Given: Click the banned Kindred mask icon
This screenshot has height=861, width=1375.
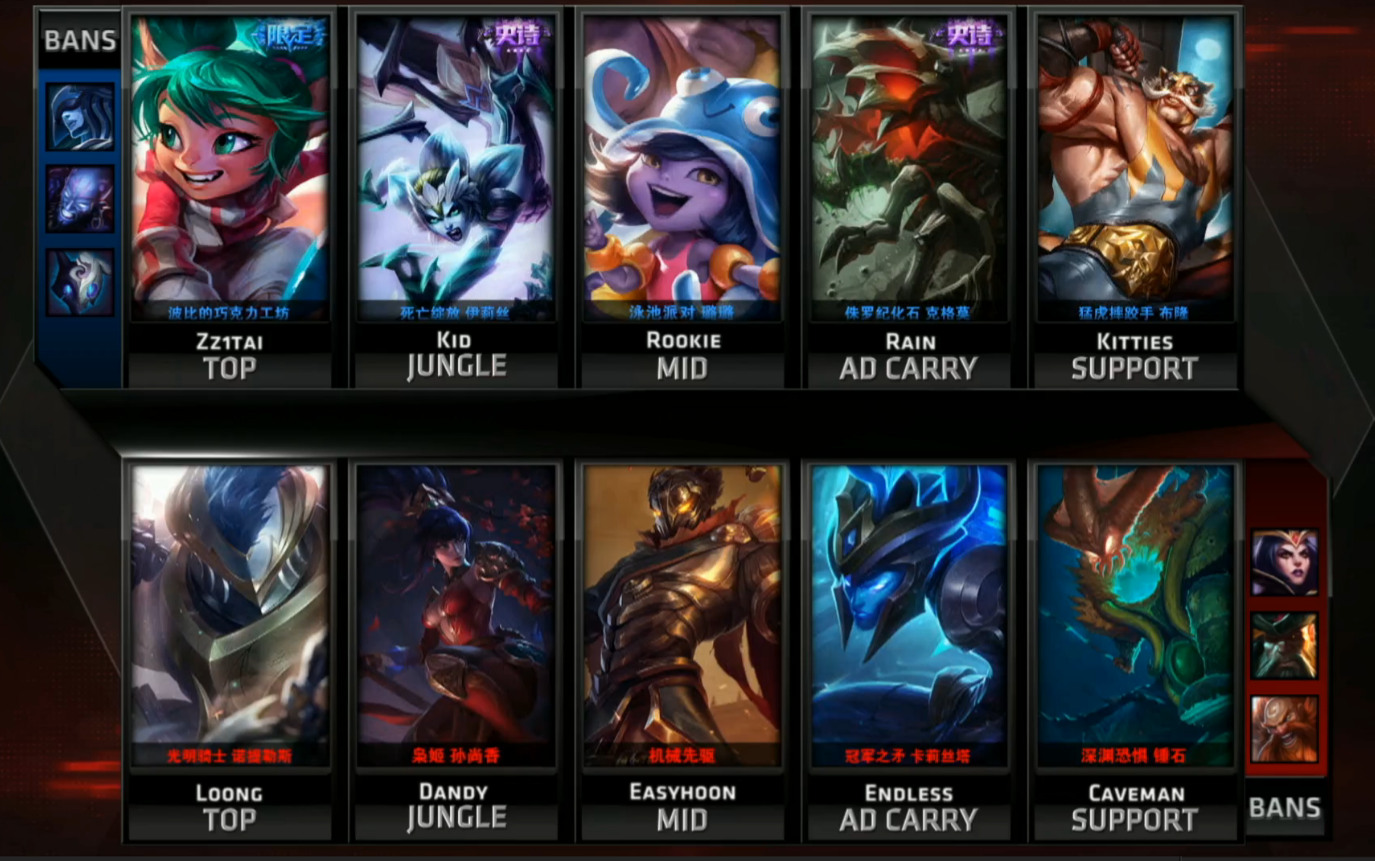Looking at the screenshot, I should pos(80,282).
